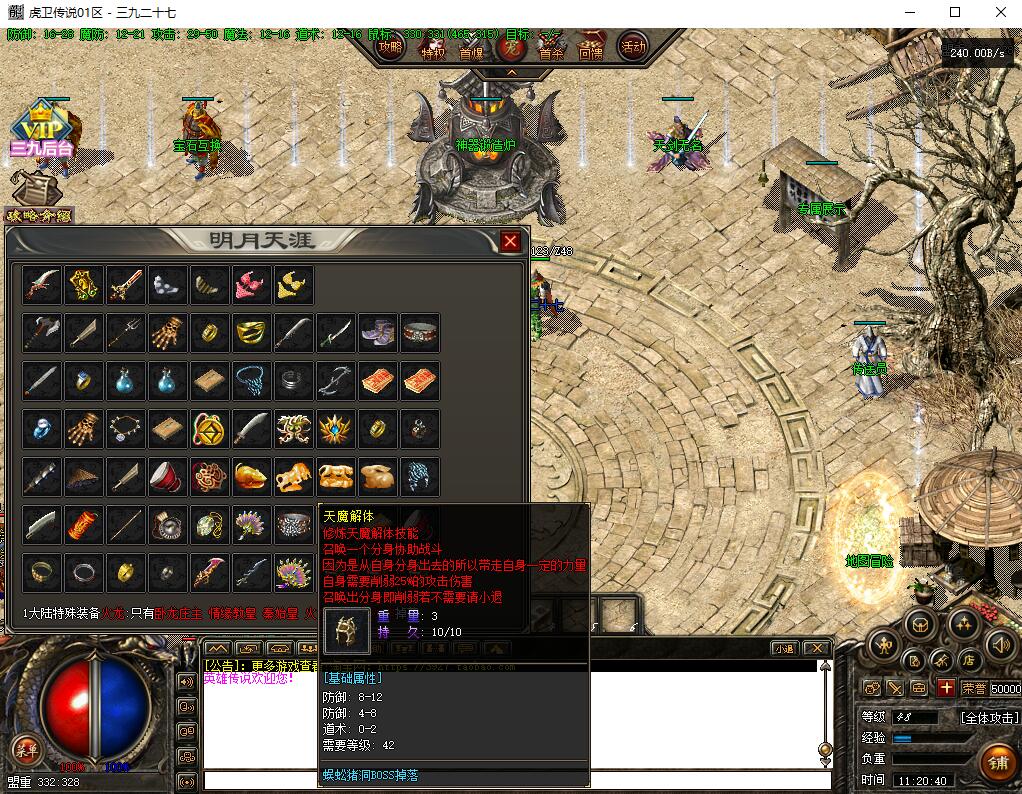Collapse the top menu bar arrow
1022x794 pixels.
[x=511, y=72]
